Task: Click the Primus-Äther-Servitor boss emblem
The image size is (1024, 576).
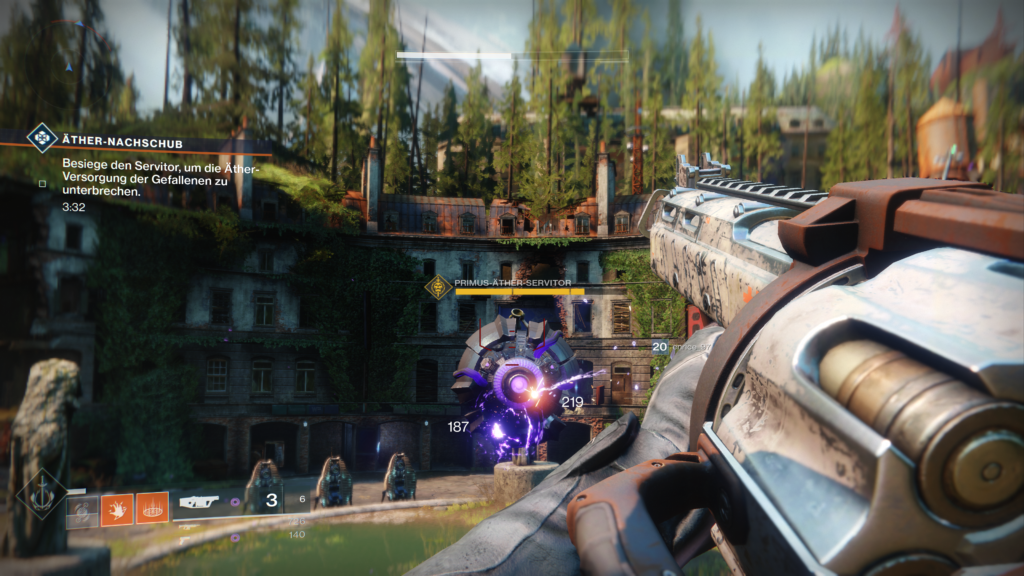Action: tap(438, 287)
